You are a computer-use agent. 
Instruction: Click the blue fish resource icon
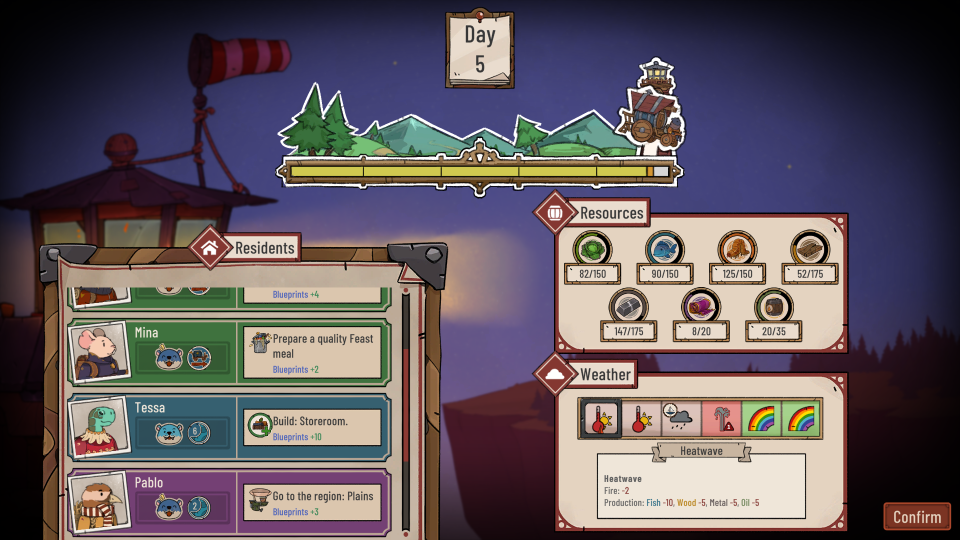click(665, 249)
